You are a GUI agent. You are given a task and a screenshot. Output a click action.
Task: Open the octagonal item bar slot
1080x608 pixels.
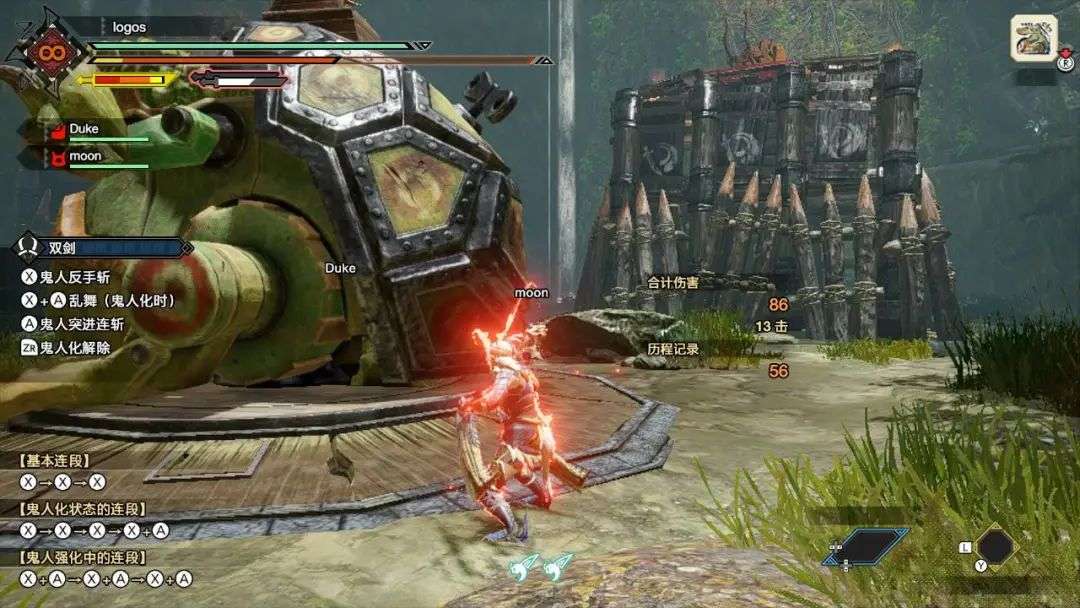995,546
